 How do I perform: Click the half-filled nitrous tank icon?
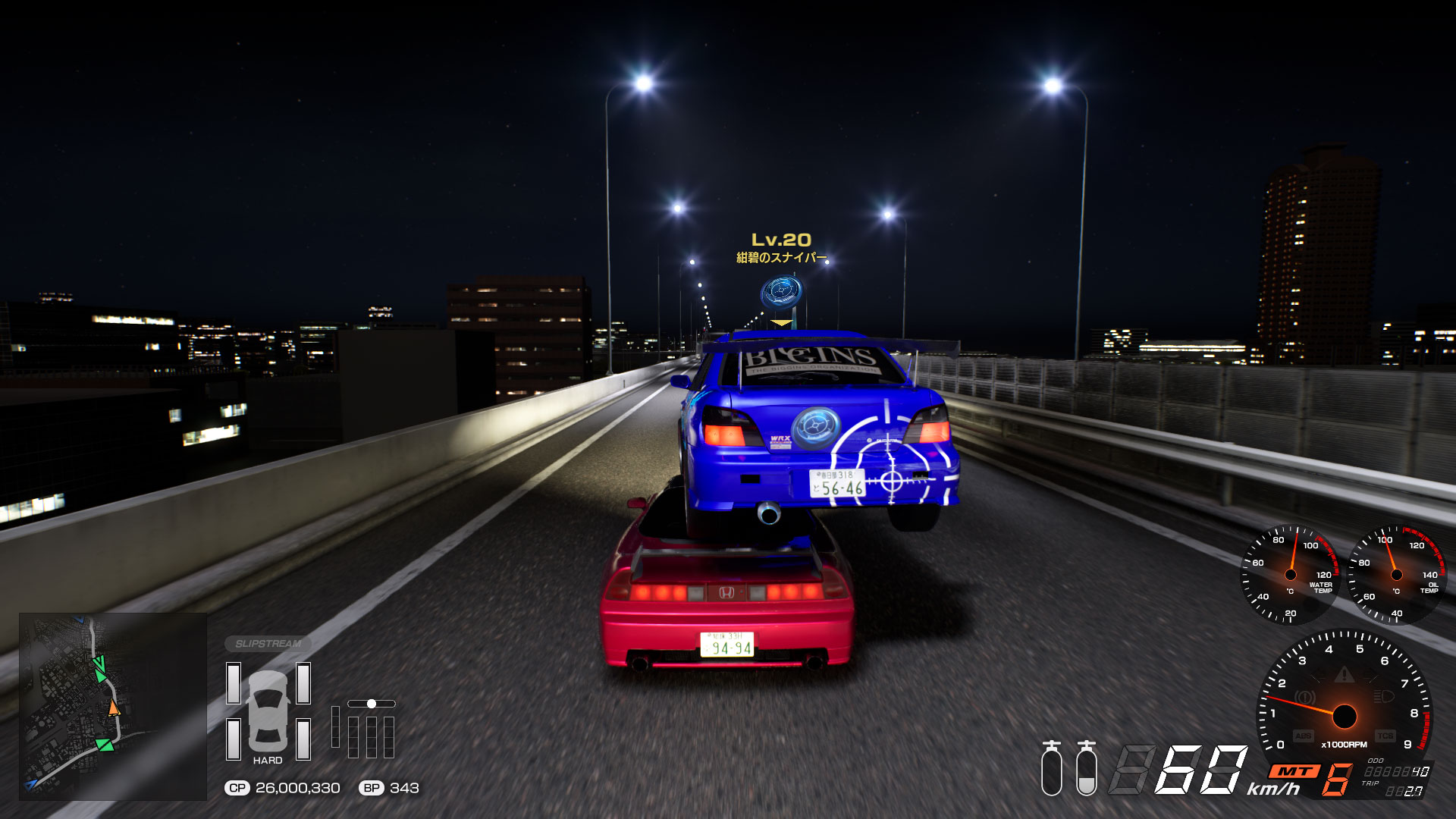(1086, 769)
